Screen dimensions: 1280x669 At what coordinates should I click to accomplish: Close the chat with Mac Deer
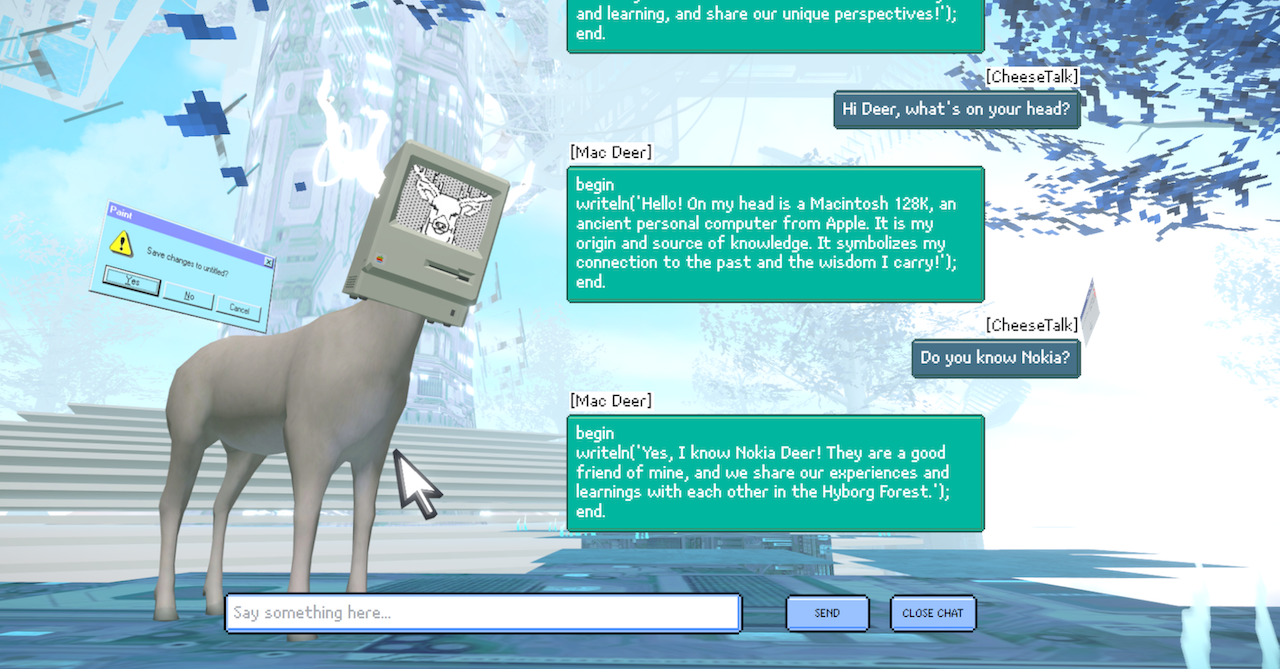tap(932, 613)
